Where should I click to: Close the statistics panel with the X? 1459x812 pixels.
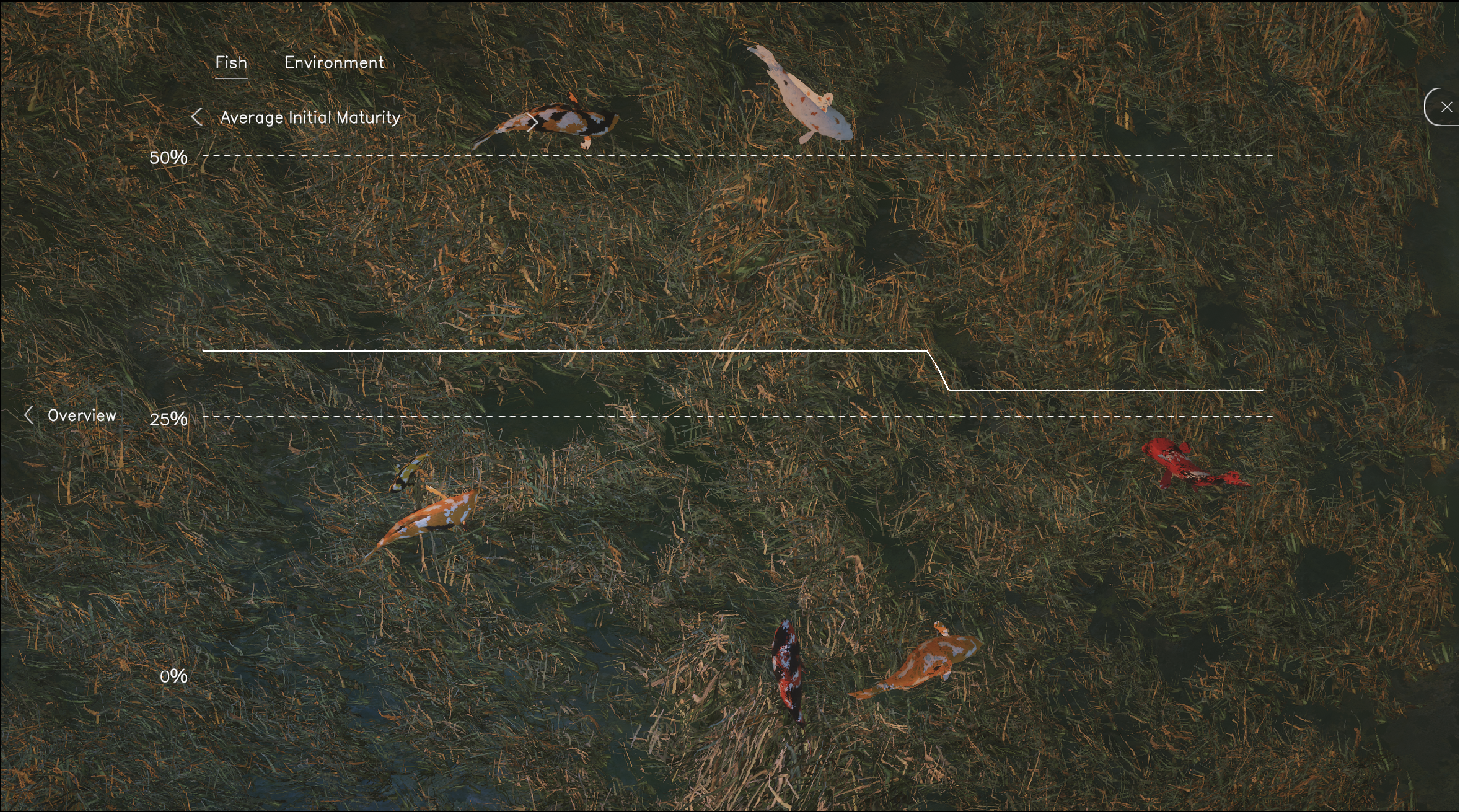[x=1446, y=106]
